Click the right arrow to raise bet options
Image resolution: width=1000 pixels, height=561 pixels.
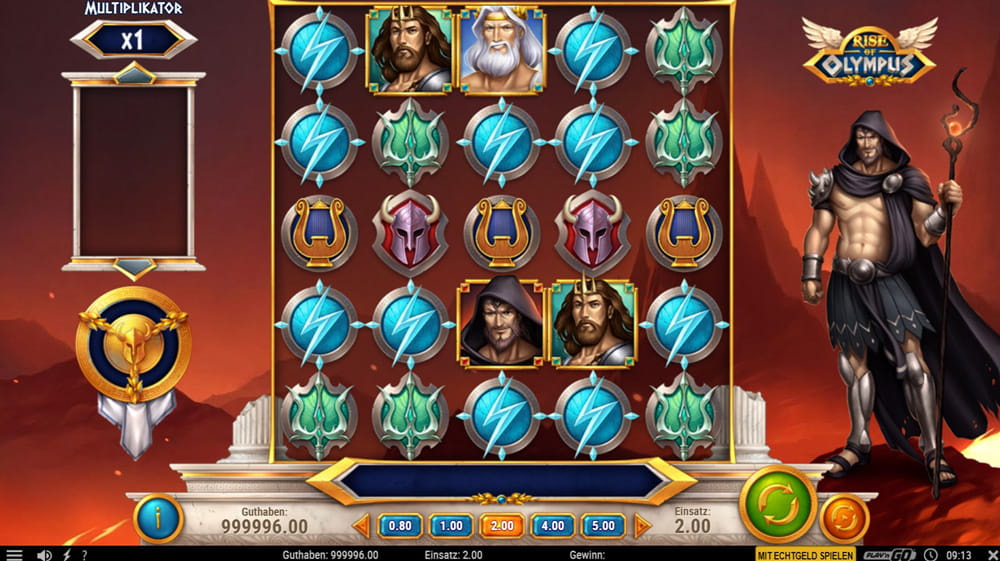[x=642, y=525]
